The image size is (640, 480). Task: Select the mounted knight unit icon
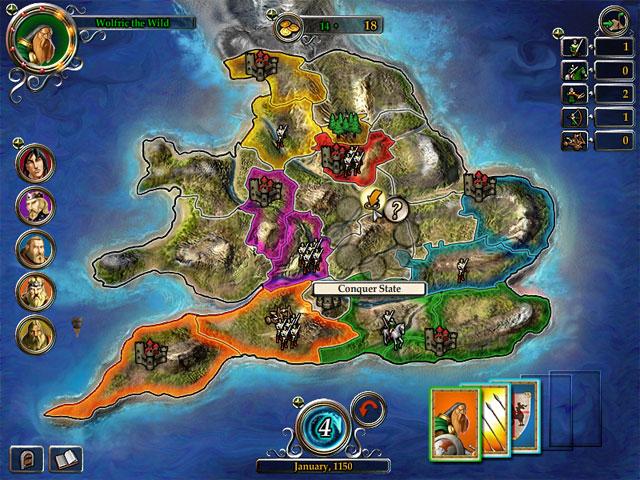[575, 71]
